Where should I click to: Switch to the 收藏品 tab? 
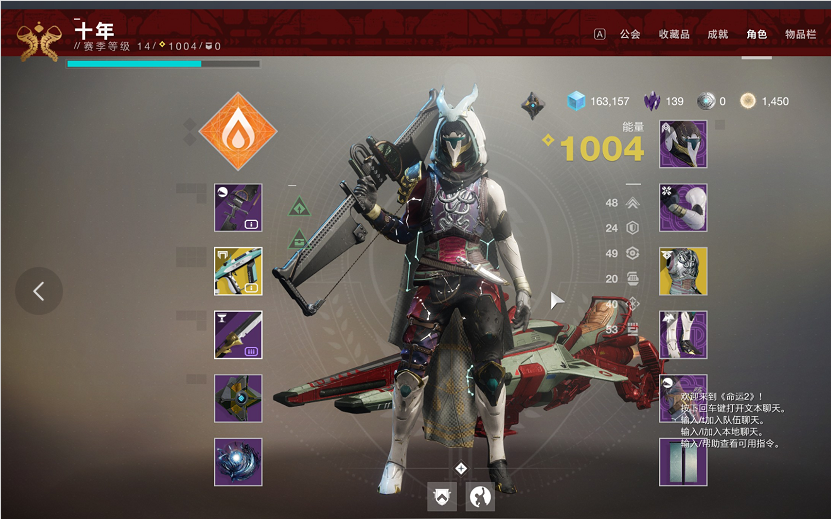pyautogui.click(x=673, y=33)
